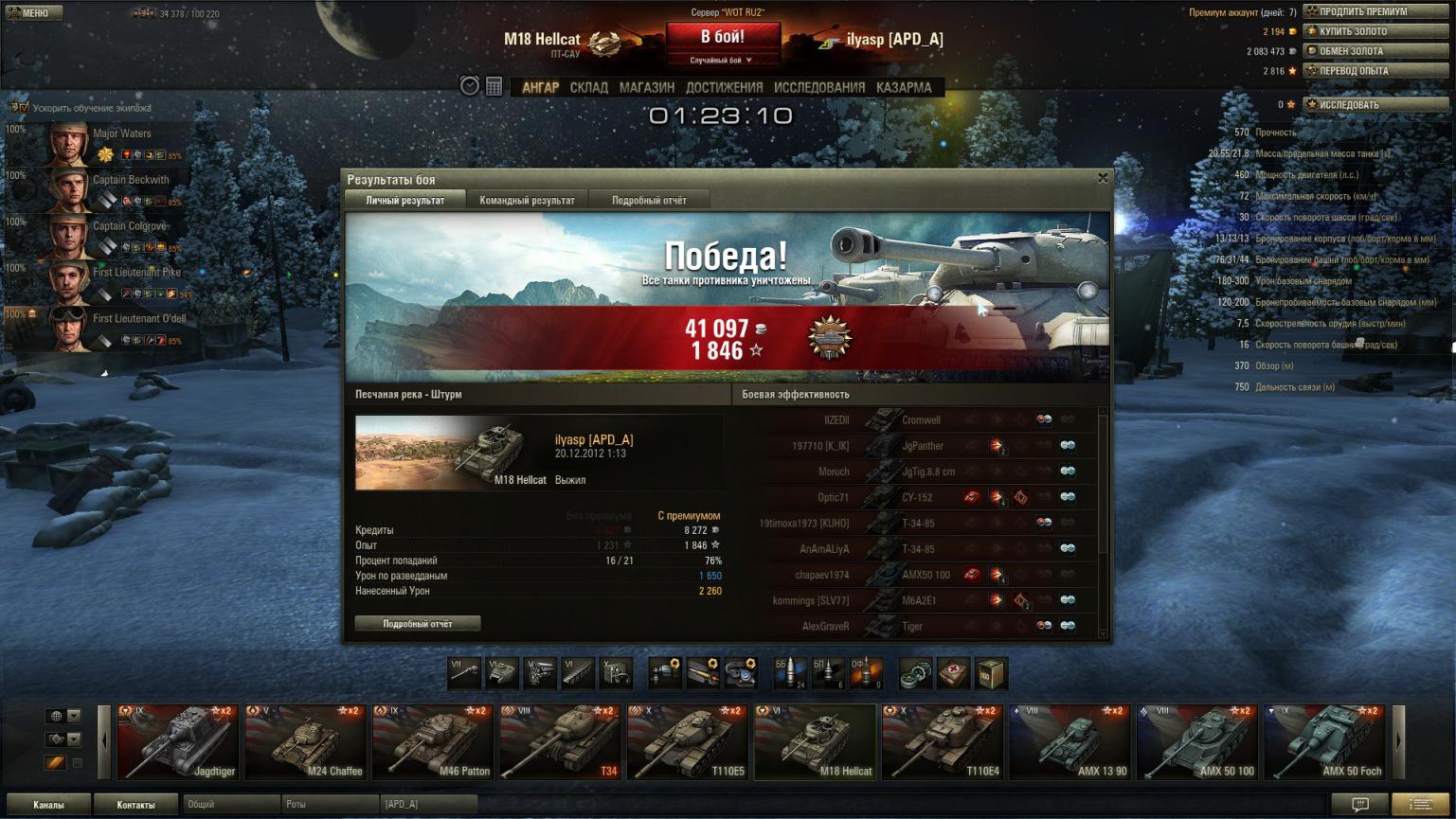Click Купить золото button
The height and width of the screenshot is (819, 1456).
[x=1375, y=31]
